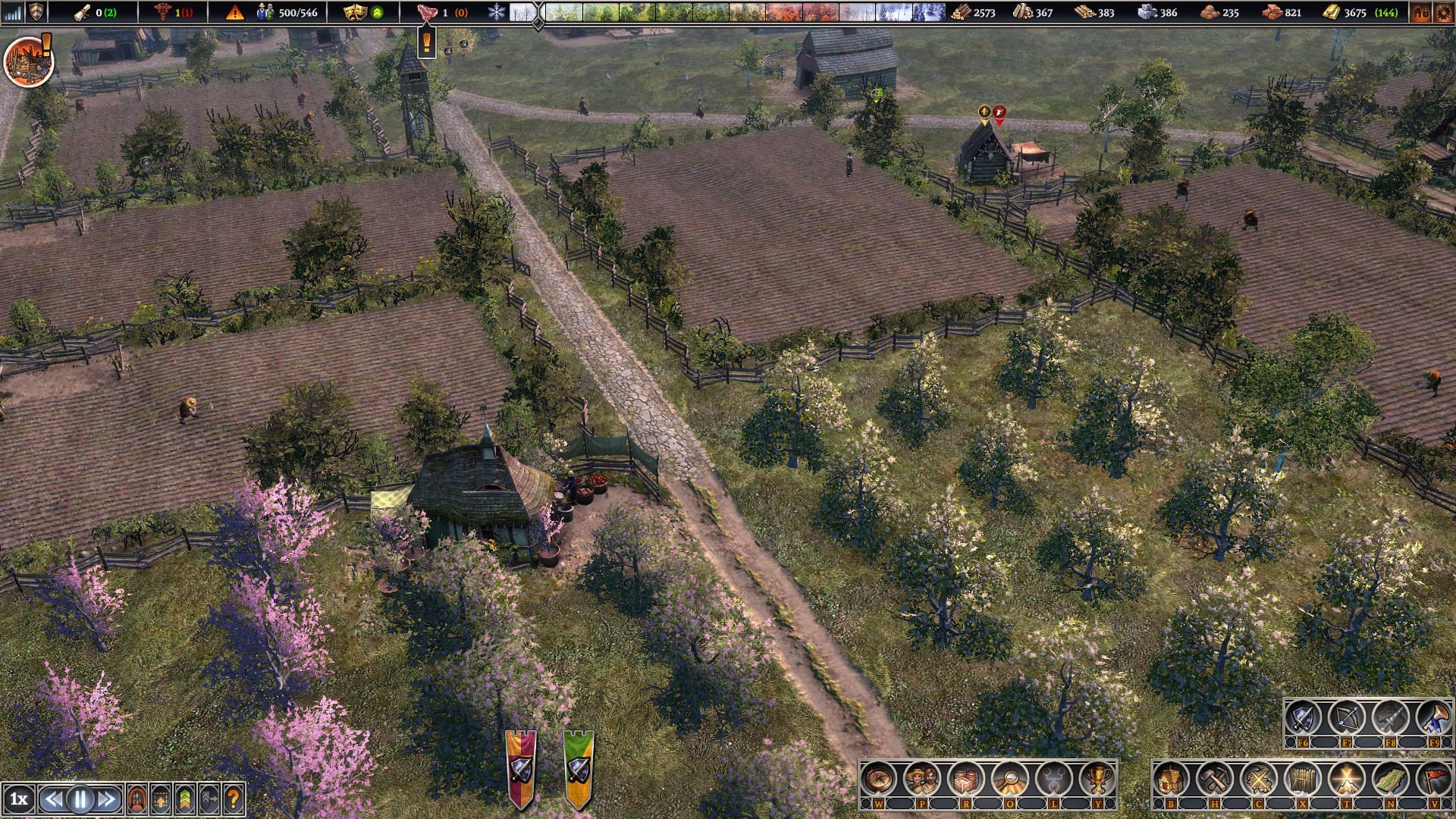Select the green and yellow army banner
Screen dimensions: 1456x819
pos(579,767)
